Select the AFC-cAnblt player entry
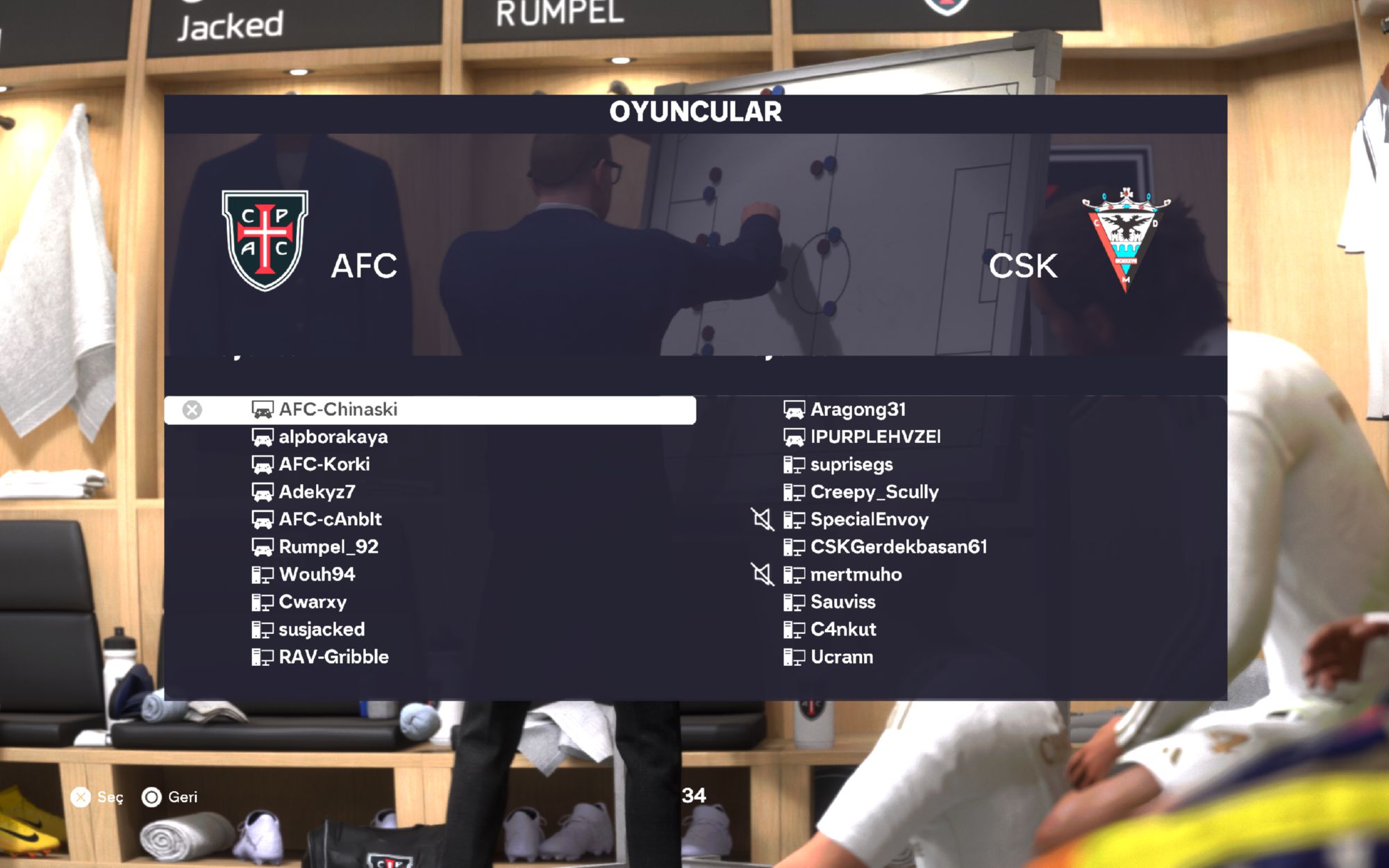This screenshot has width=1389, height=868. [330, 519]
